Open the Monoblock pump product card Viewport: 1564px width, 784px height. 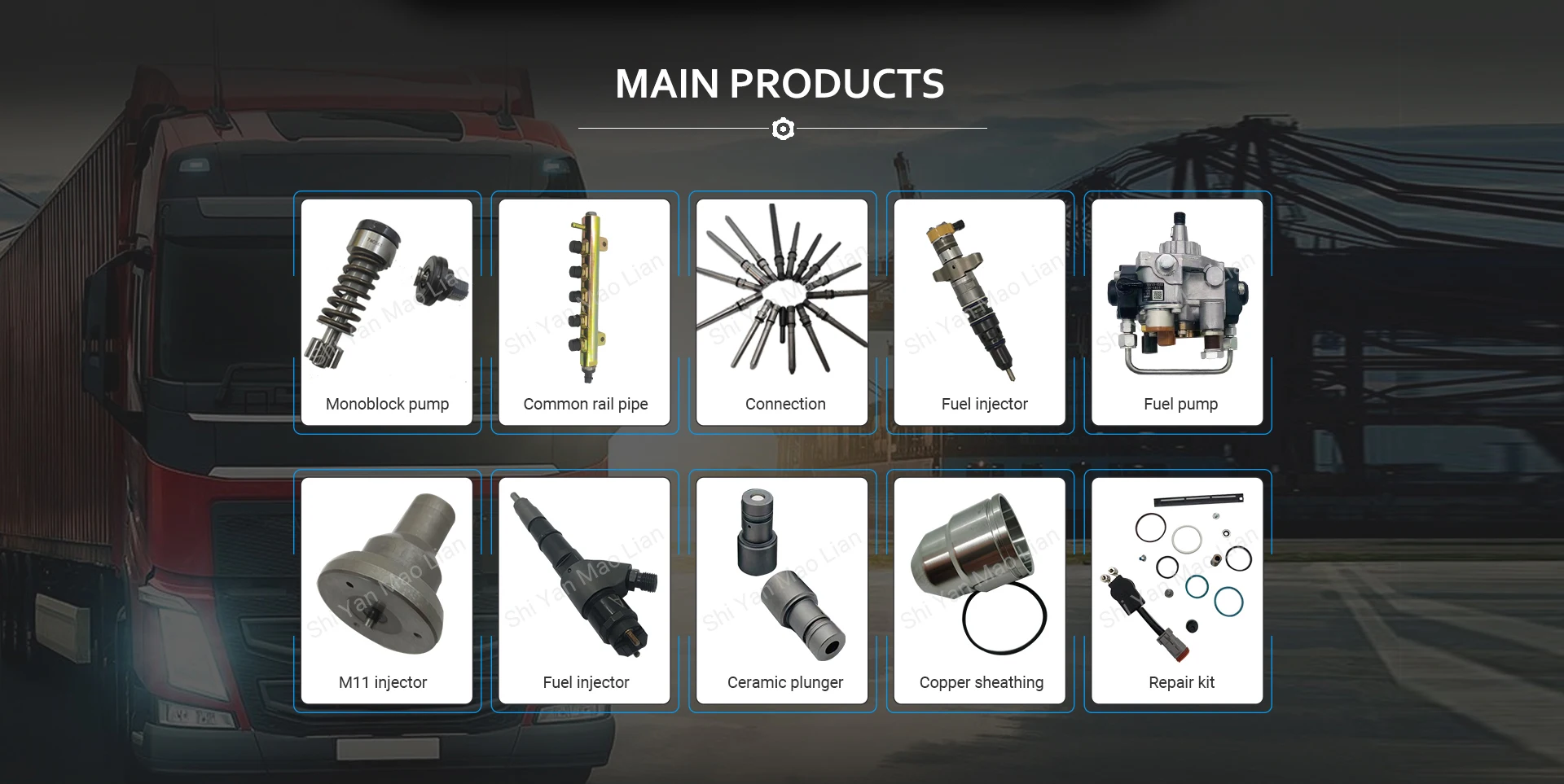[x=387, y=313]
